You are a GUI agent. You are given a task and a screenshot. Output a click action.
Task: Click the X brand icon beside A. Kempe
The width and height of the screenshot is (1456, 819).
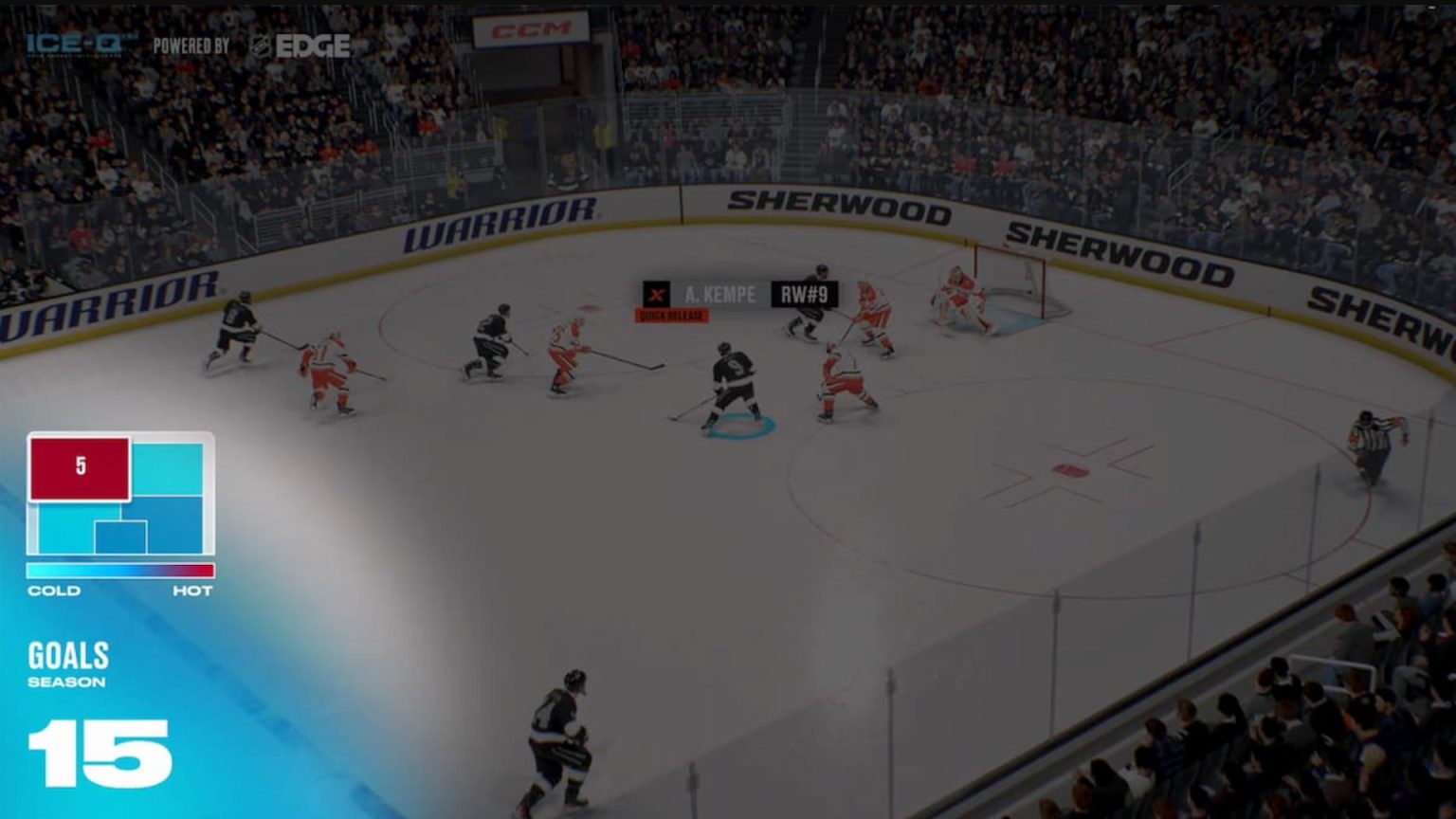click(655, 295)
